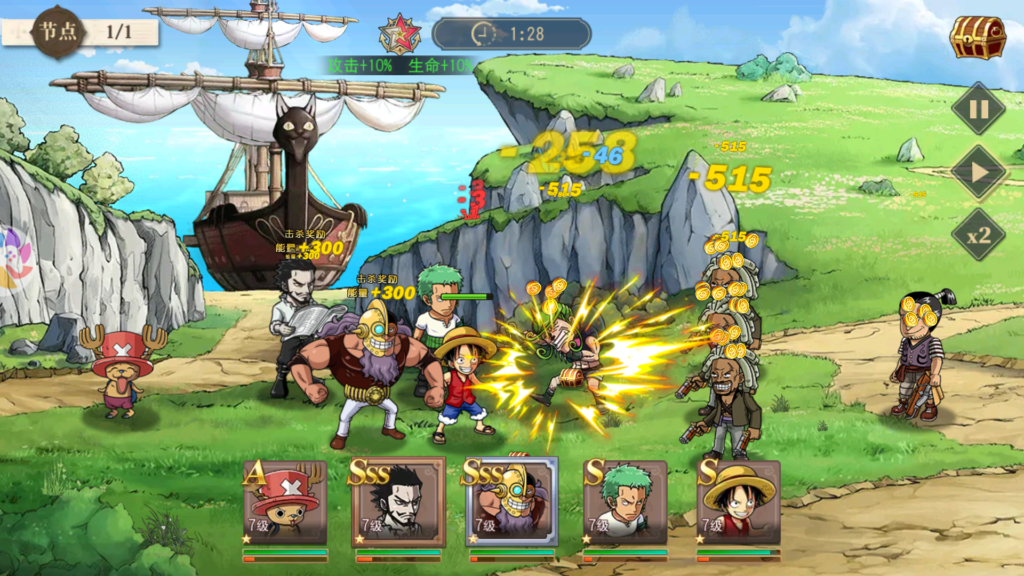Screen dimensions: 1024x576
Task: Pause the battle
Action: [978, 108]
